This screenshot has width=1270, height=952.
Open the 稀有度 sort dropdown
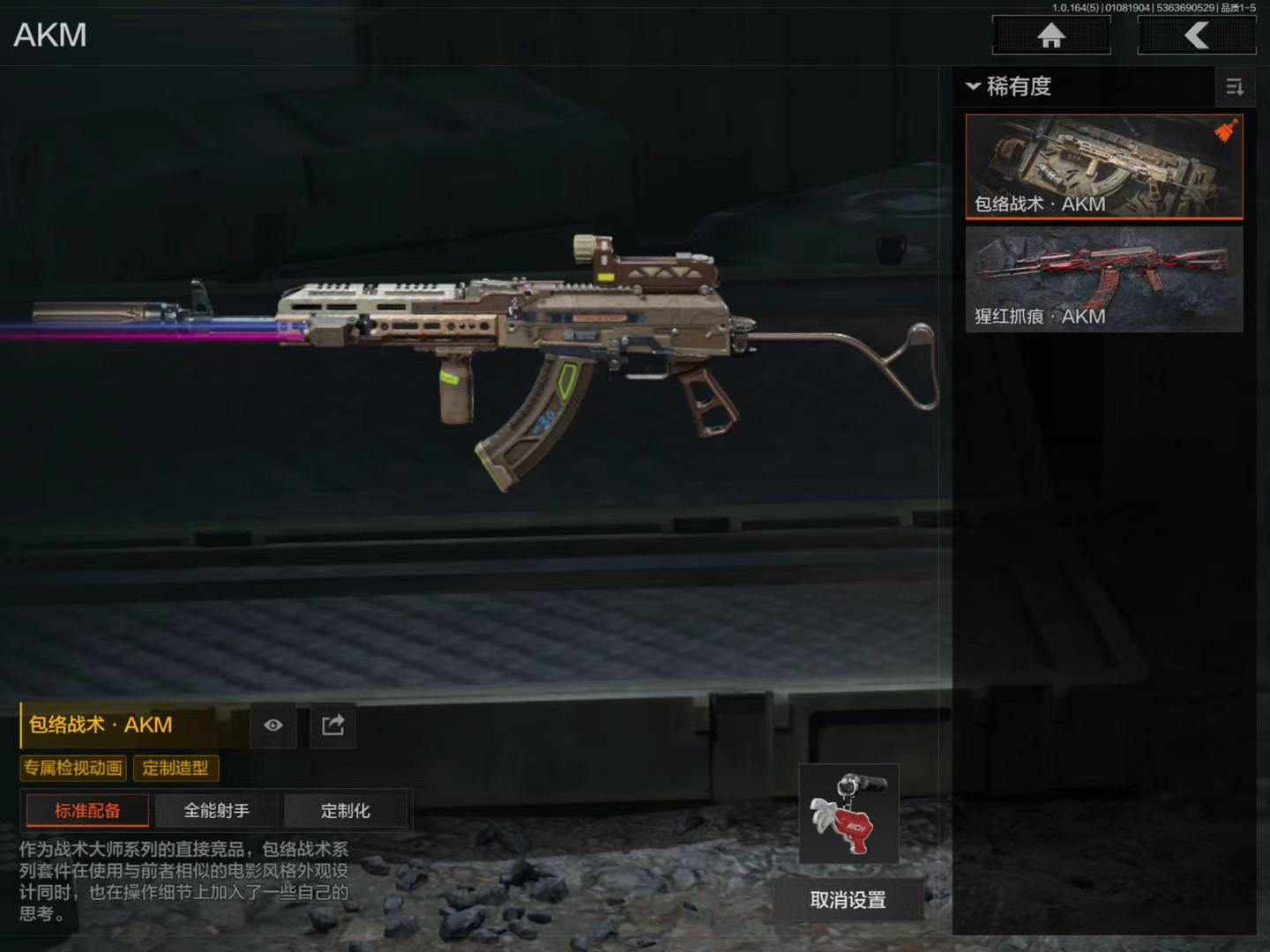tap(1009, 86)
